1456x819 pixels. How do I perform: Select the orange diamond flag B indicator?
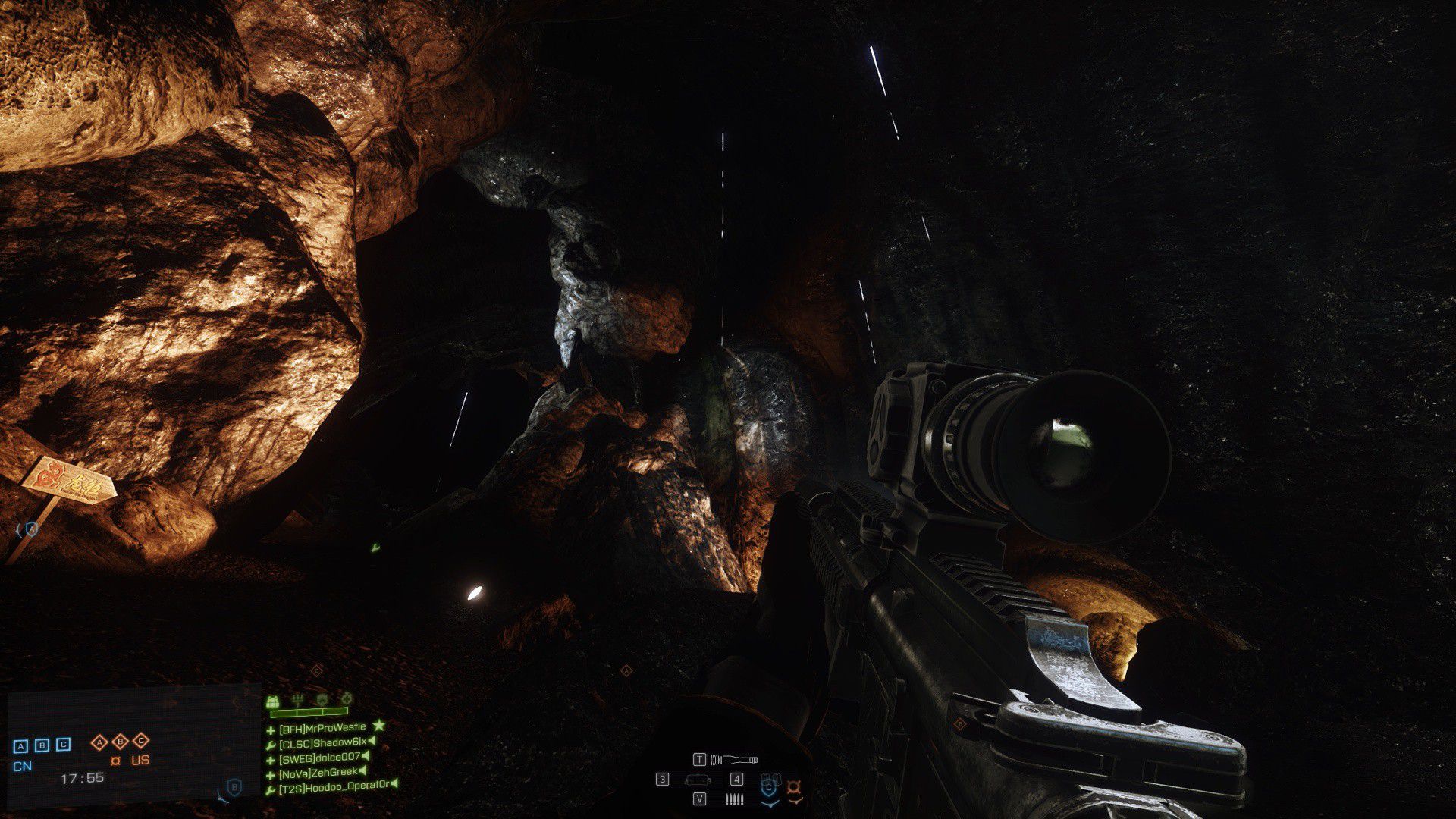click(120, 741)
